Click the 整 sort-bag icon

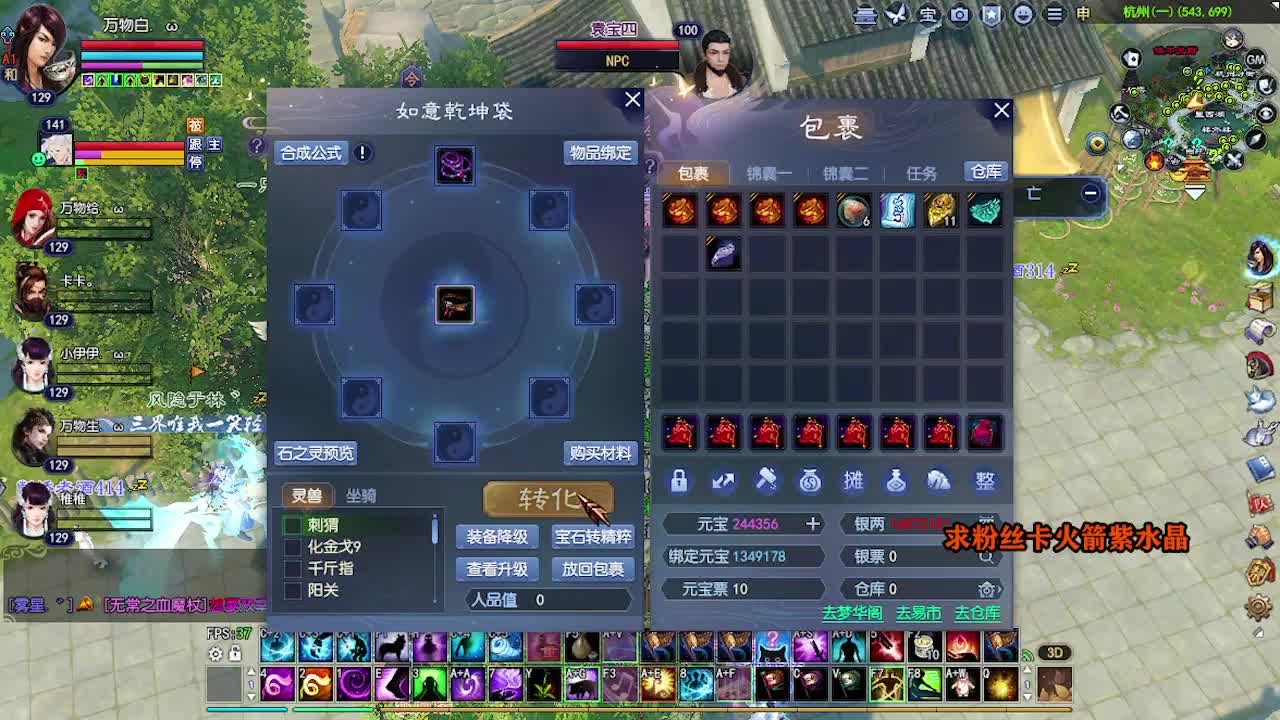click(x=983, y=481)
